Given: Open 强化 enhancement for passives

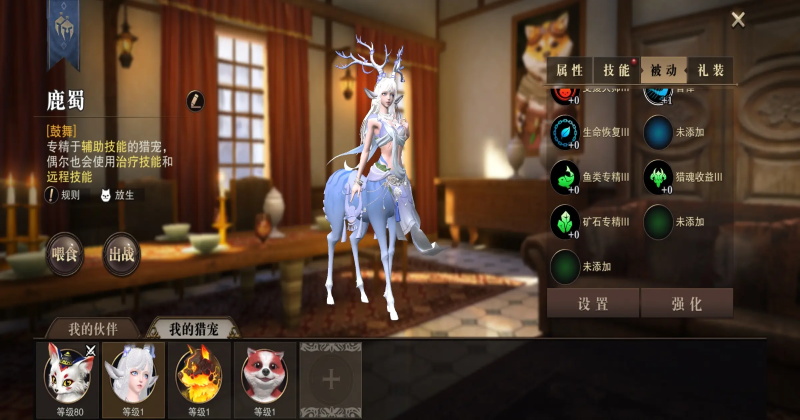Looking at the screenshot, I should coord(686,303).
